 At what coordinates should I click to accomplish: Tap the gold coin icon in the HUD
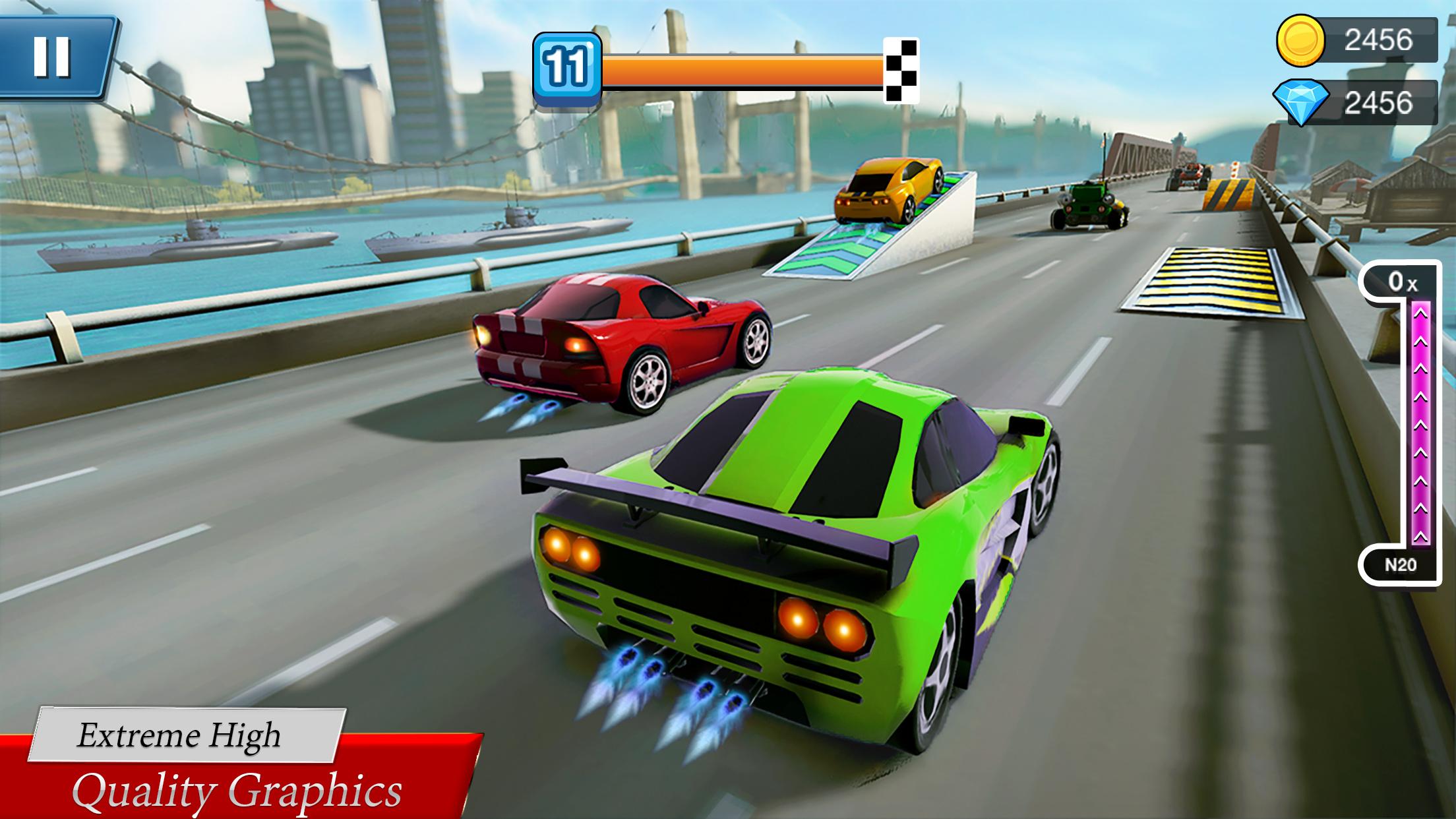(x=1300, y=41)
